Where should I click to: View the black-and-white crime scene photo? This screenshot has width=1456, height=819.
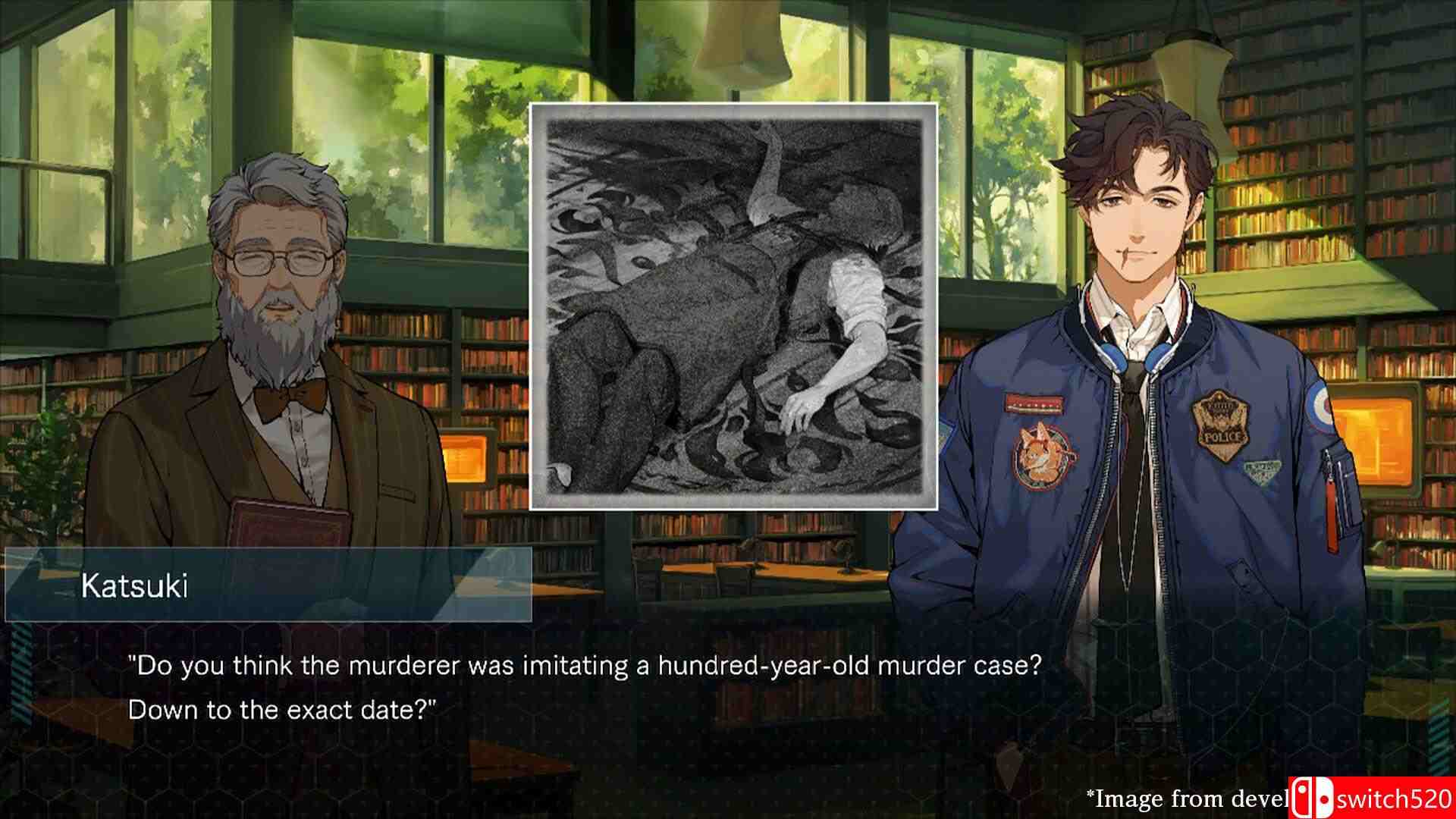pyautogui.click(x=733, y=306)
